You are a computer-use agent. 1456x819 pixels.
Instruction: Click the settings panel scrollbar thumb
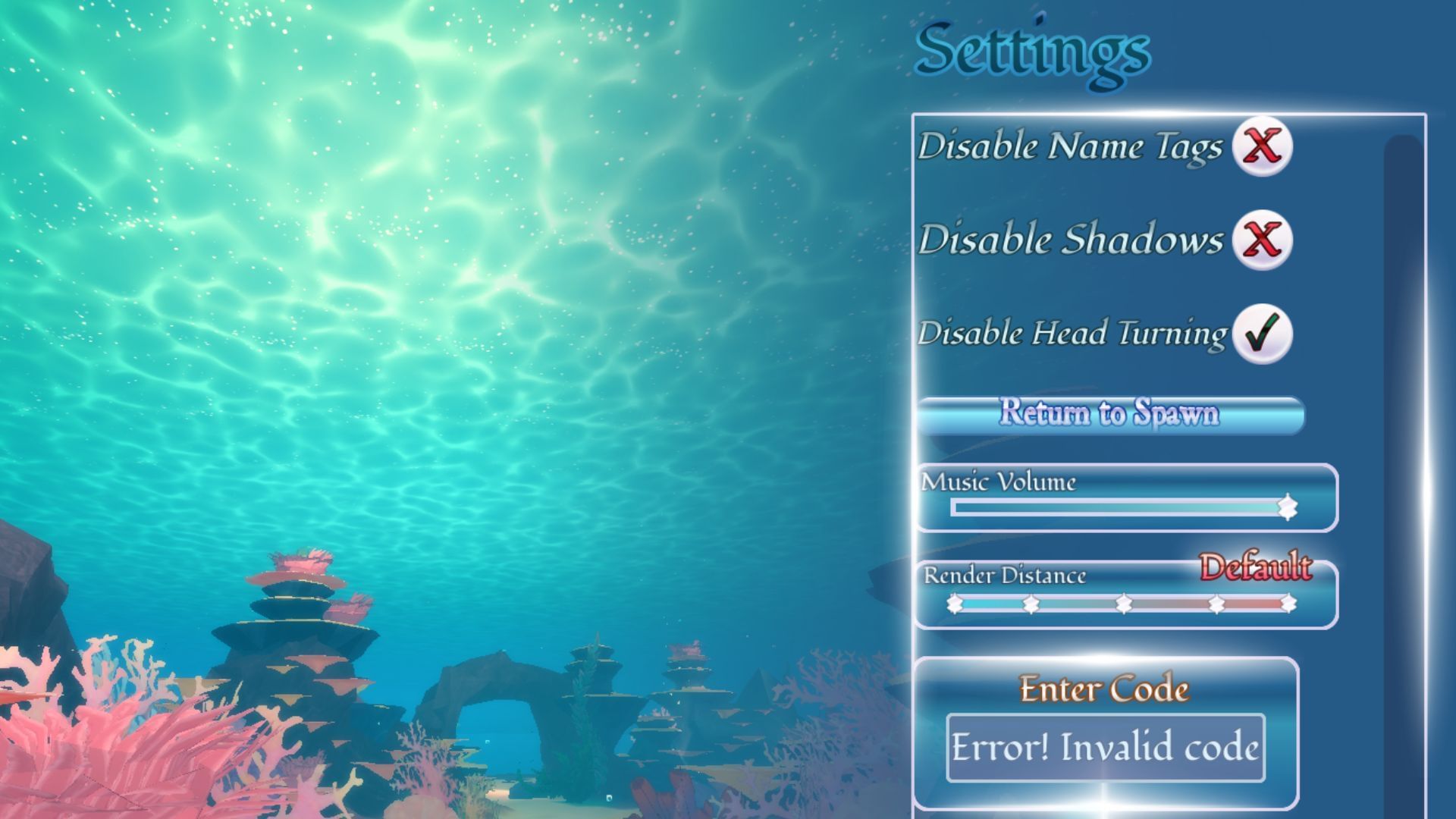[1399, 303]
